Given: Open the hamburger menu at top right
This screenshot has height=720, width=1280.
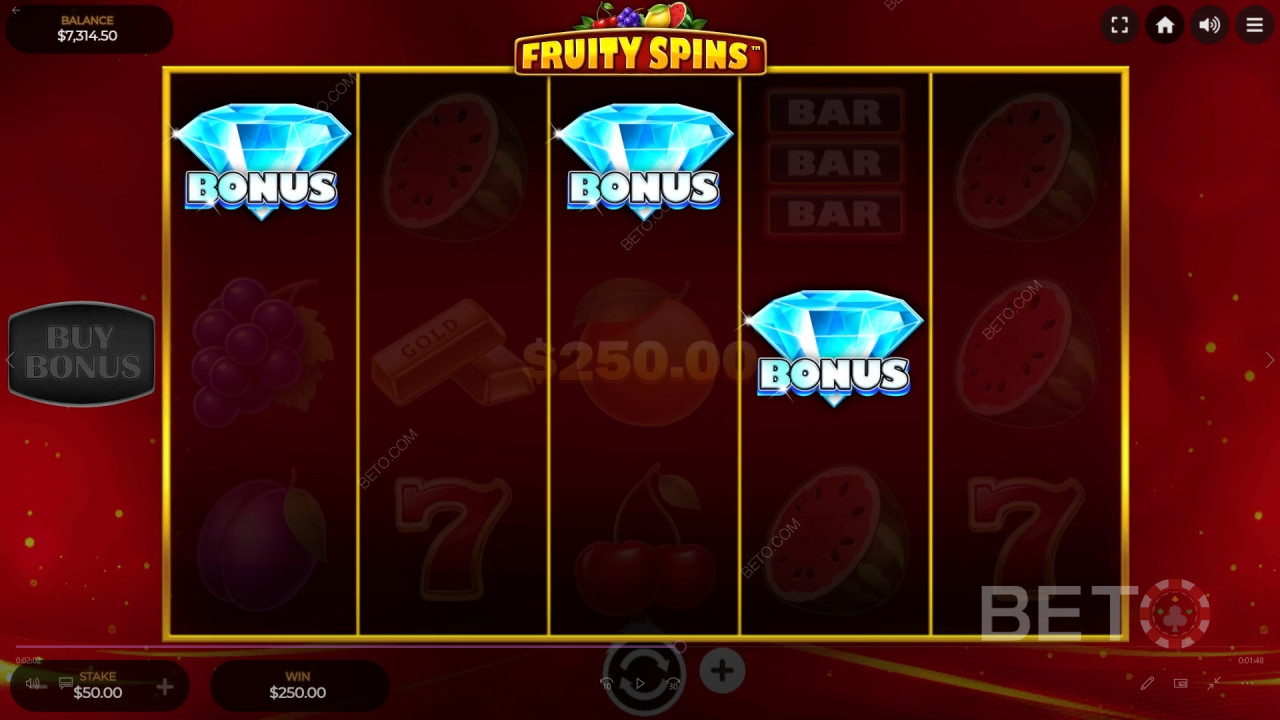Looking at the screenshot, I should click(1254, 25).
